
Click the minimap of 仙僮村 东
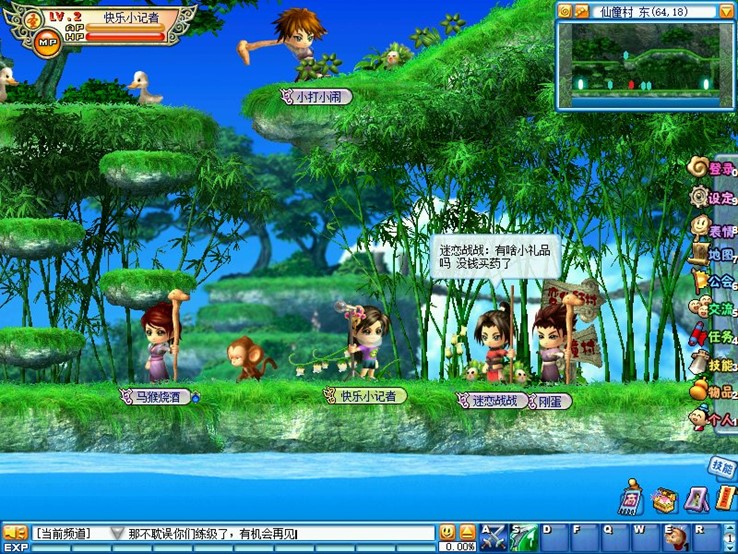tap(645, 65)
